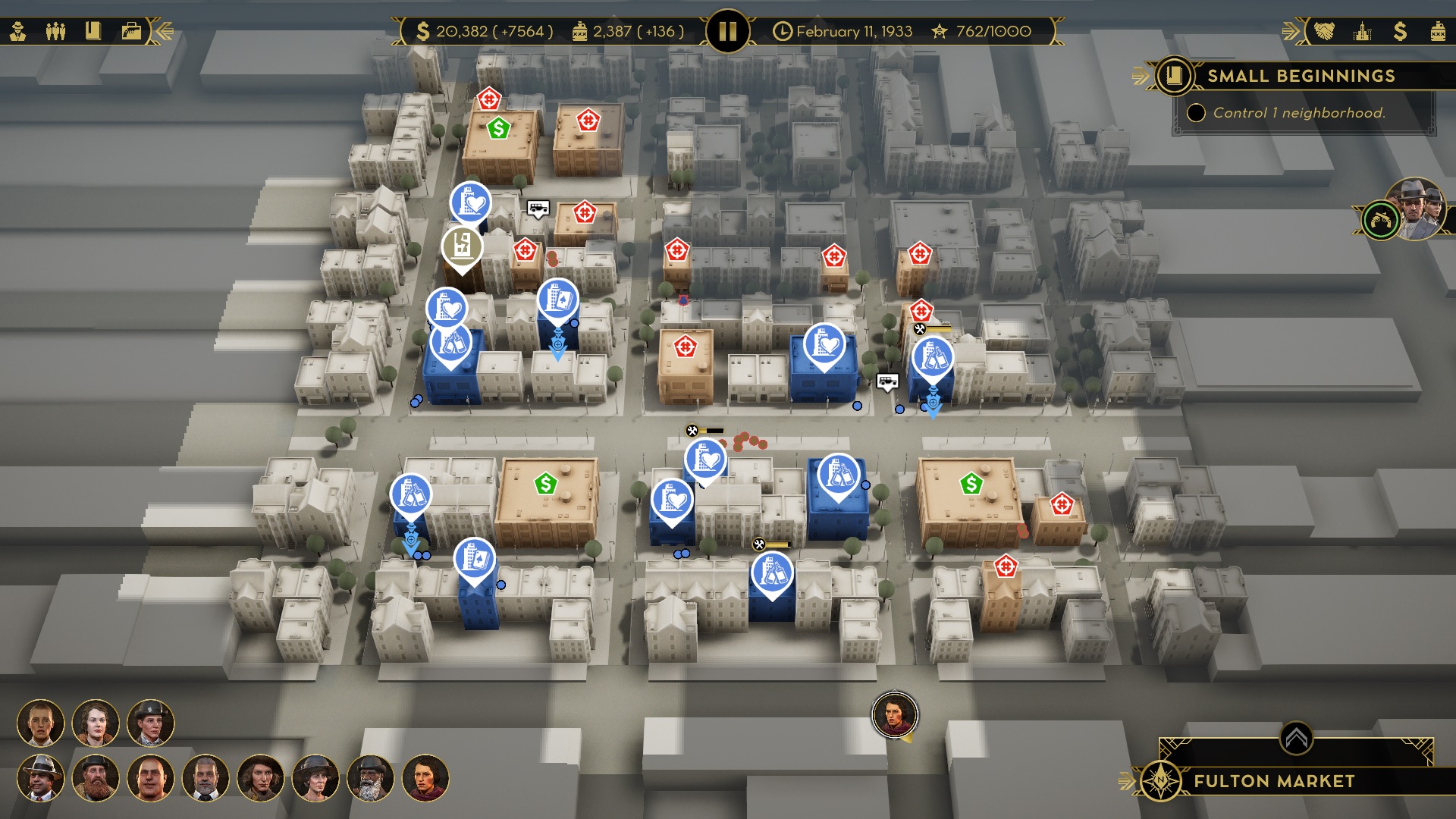Open the briefcase with revolver icon
1456x819 pixels.
point(131,31)
